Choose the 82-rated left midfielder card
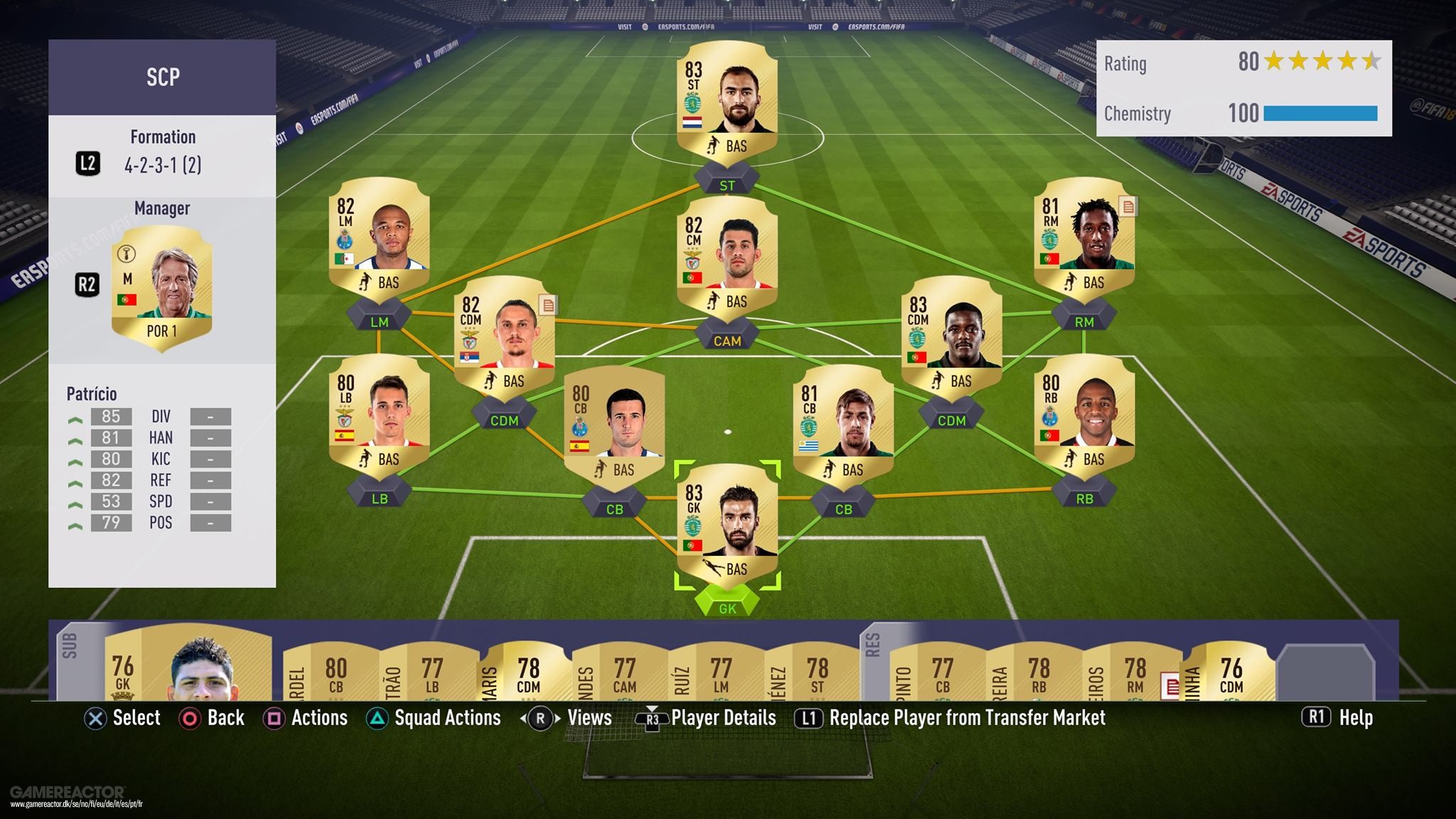The height and width of the screenshot is (819, 1456). 379,236
